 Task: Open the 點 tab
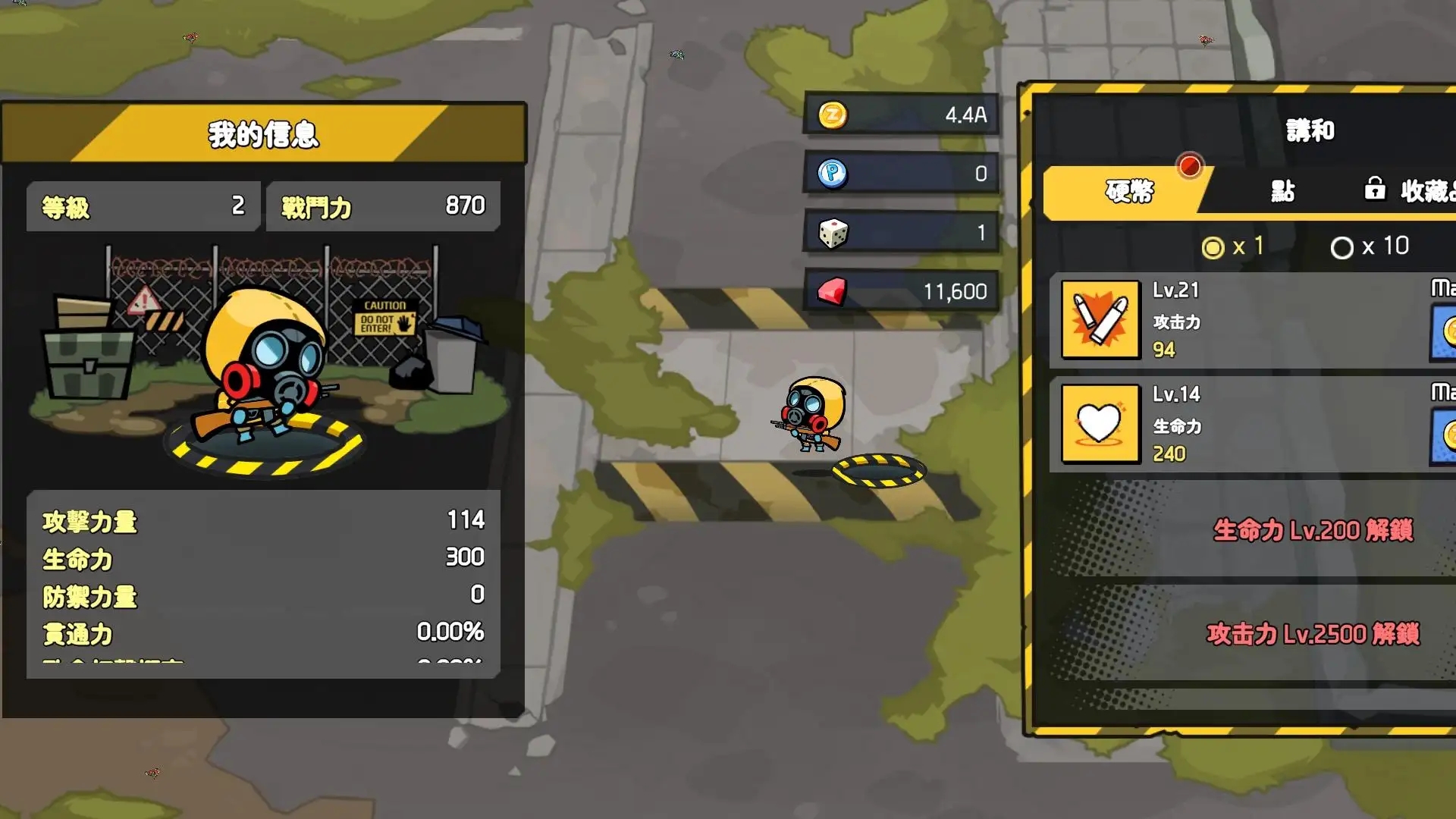(1282, 191)
